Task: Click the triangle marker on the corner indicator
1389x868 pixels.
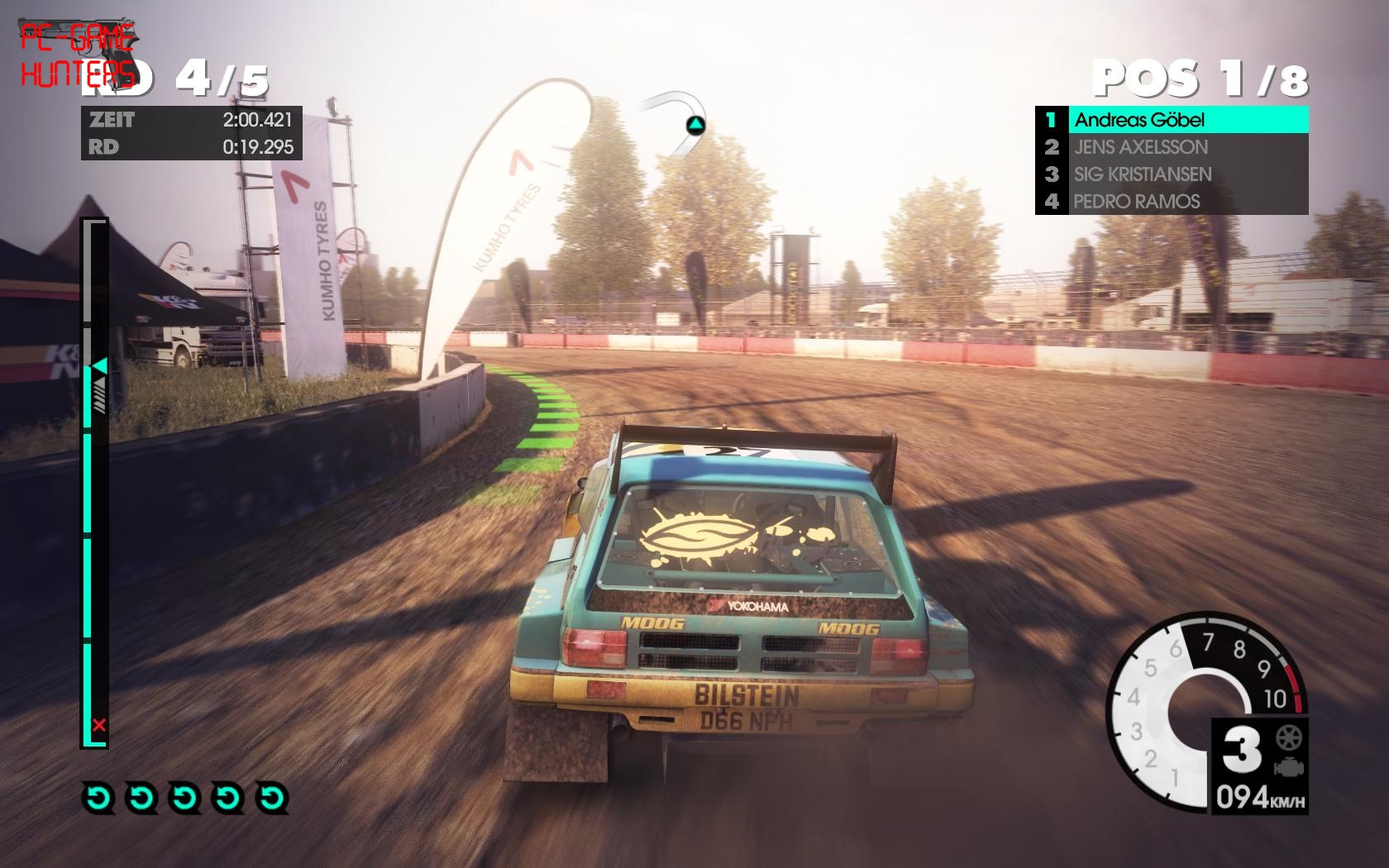Action: 695,126
